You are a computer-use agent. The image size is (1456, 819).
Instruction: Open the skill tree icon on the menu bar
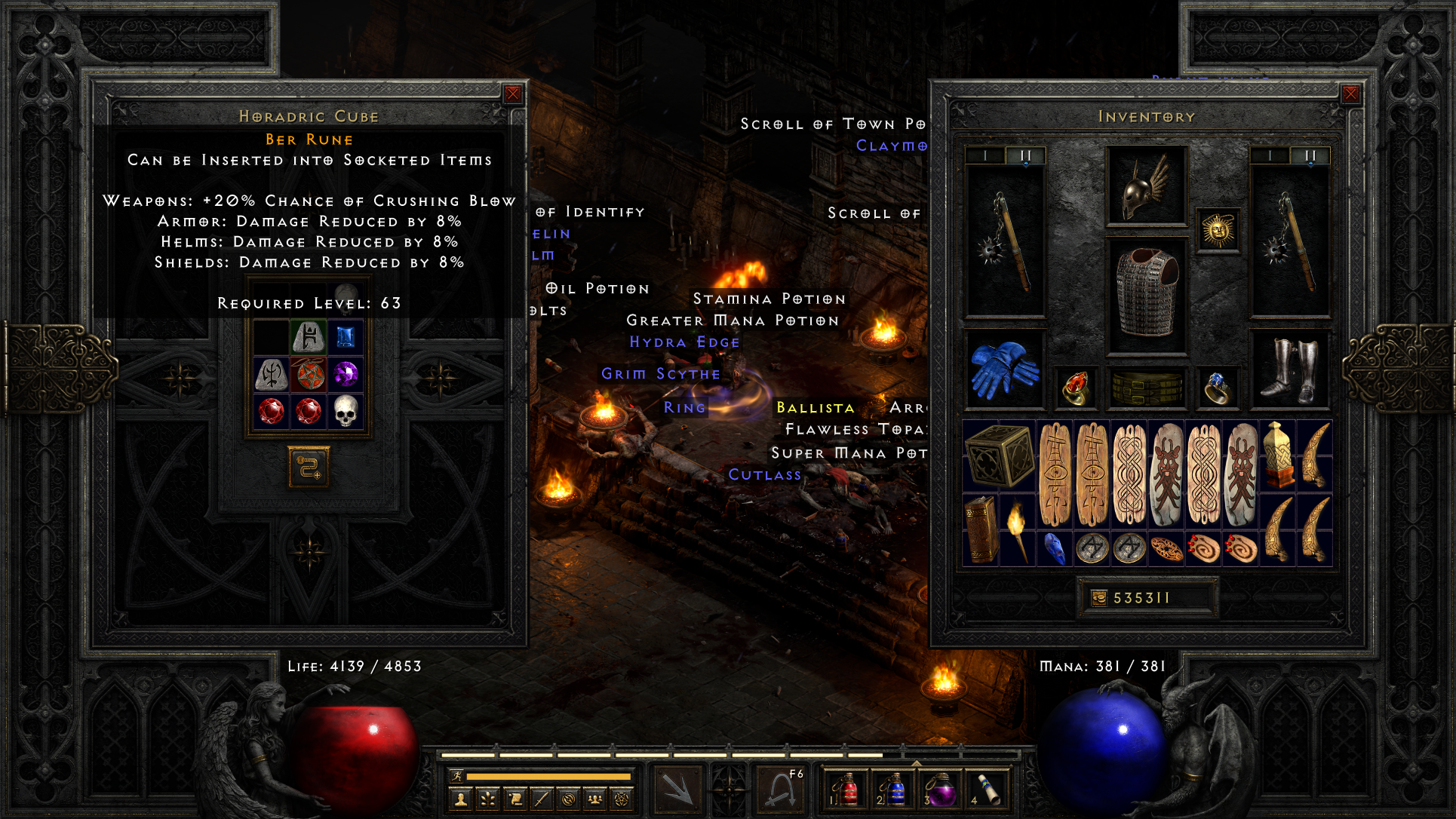pyautogui.click(x=487, y=799)
